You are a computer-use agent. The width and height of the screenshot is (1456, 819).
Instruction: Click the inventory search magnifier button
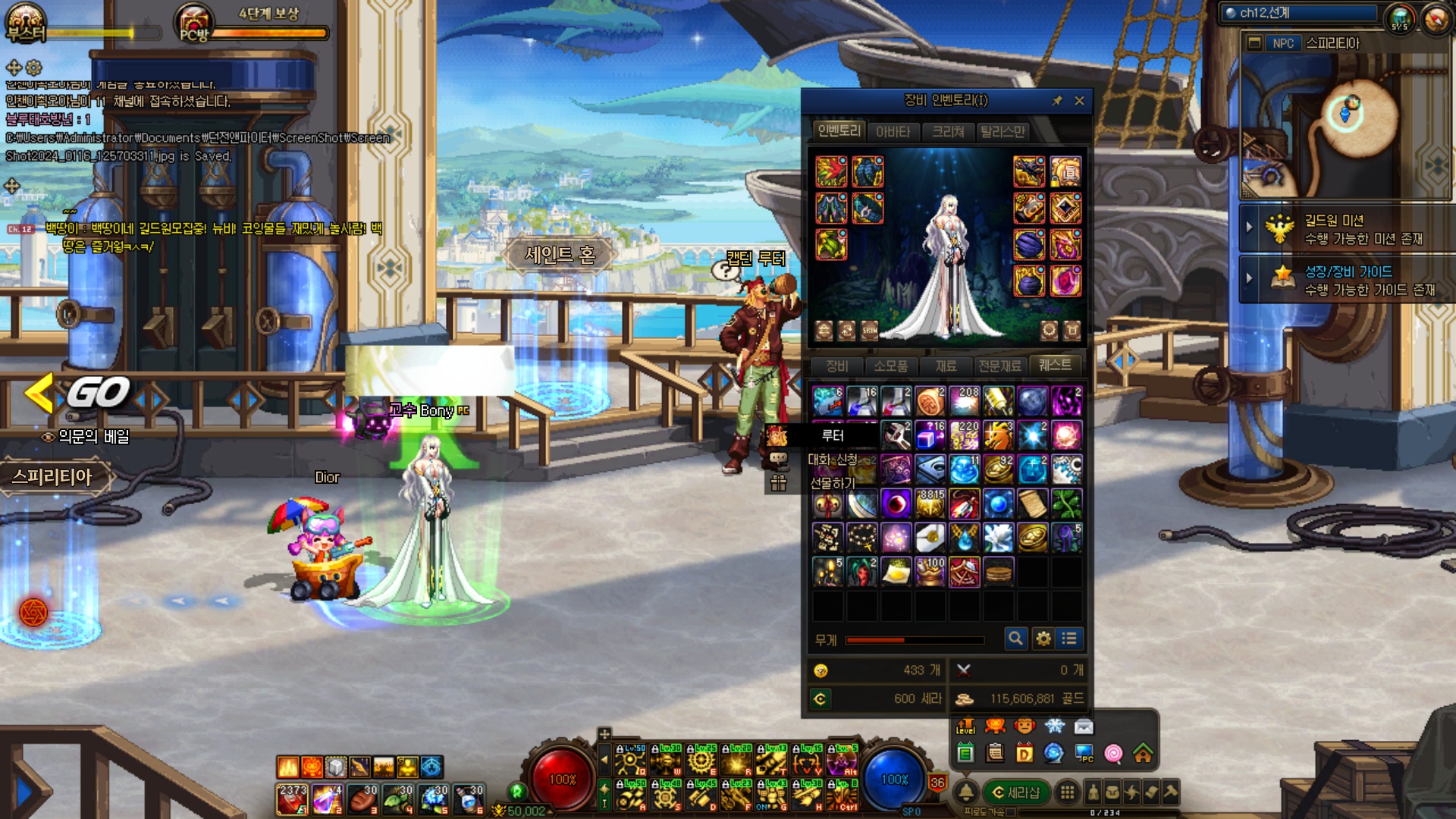coord(1015,639)
